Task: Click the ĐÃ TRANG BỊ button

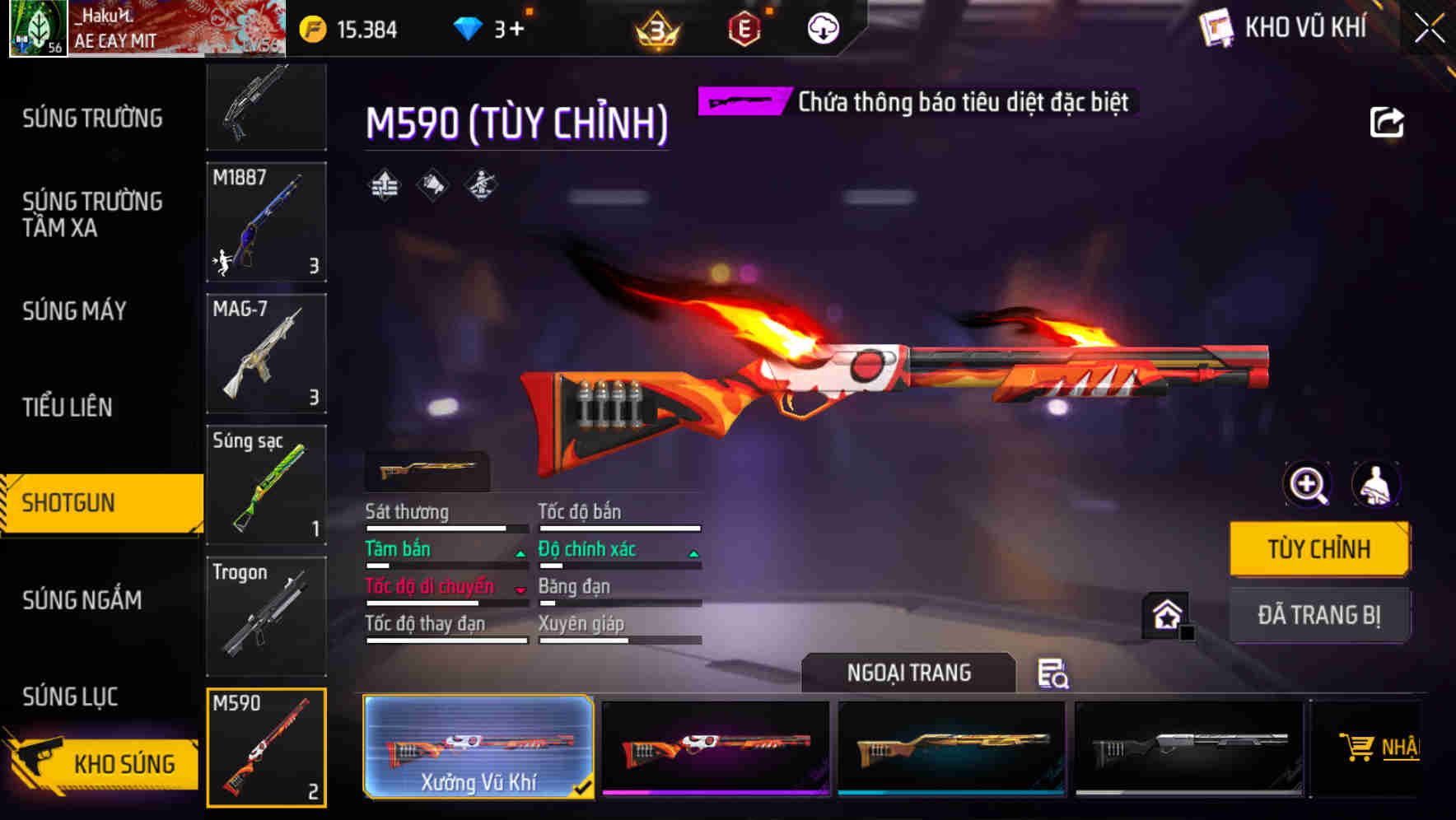Action: 1319,614
